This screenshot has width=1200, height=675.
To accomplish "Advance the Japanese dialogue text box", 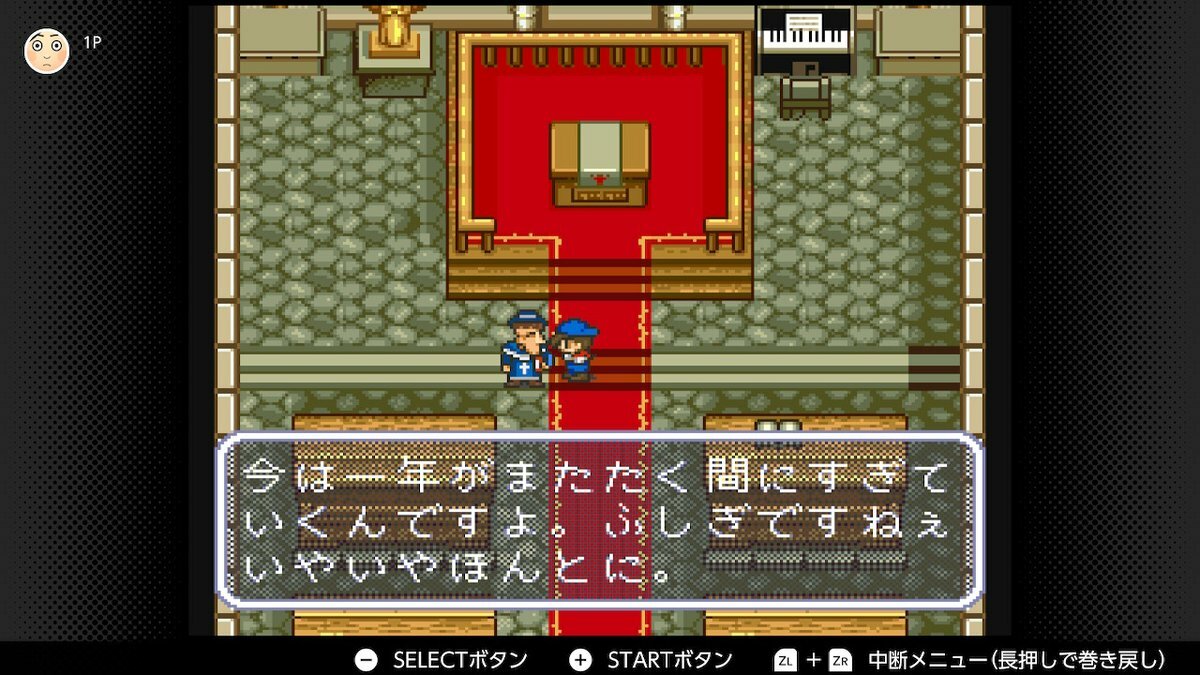I will [x=598, y=519].
